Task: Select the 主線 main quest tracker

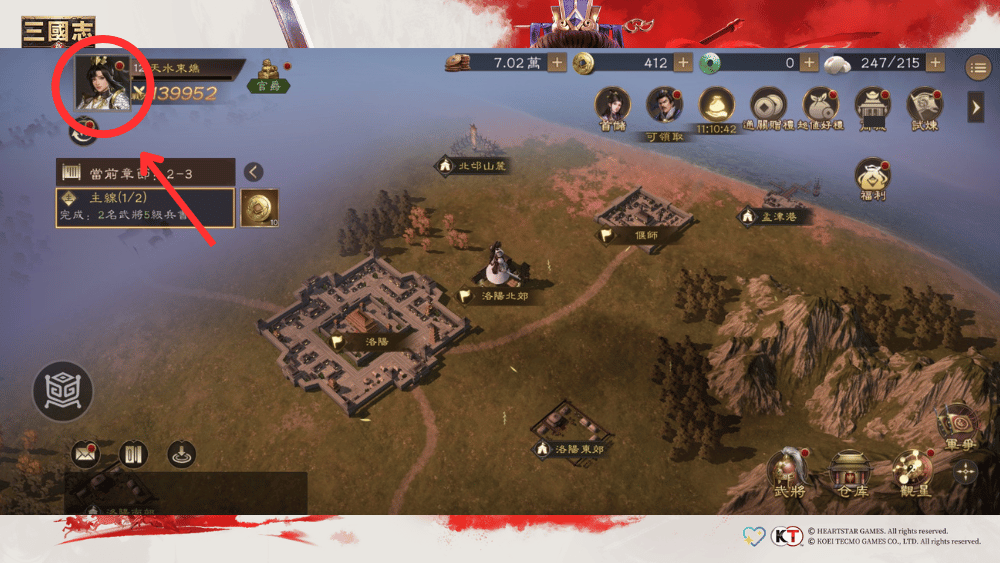Action: [145, 207]
